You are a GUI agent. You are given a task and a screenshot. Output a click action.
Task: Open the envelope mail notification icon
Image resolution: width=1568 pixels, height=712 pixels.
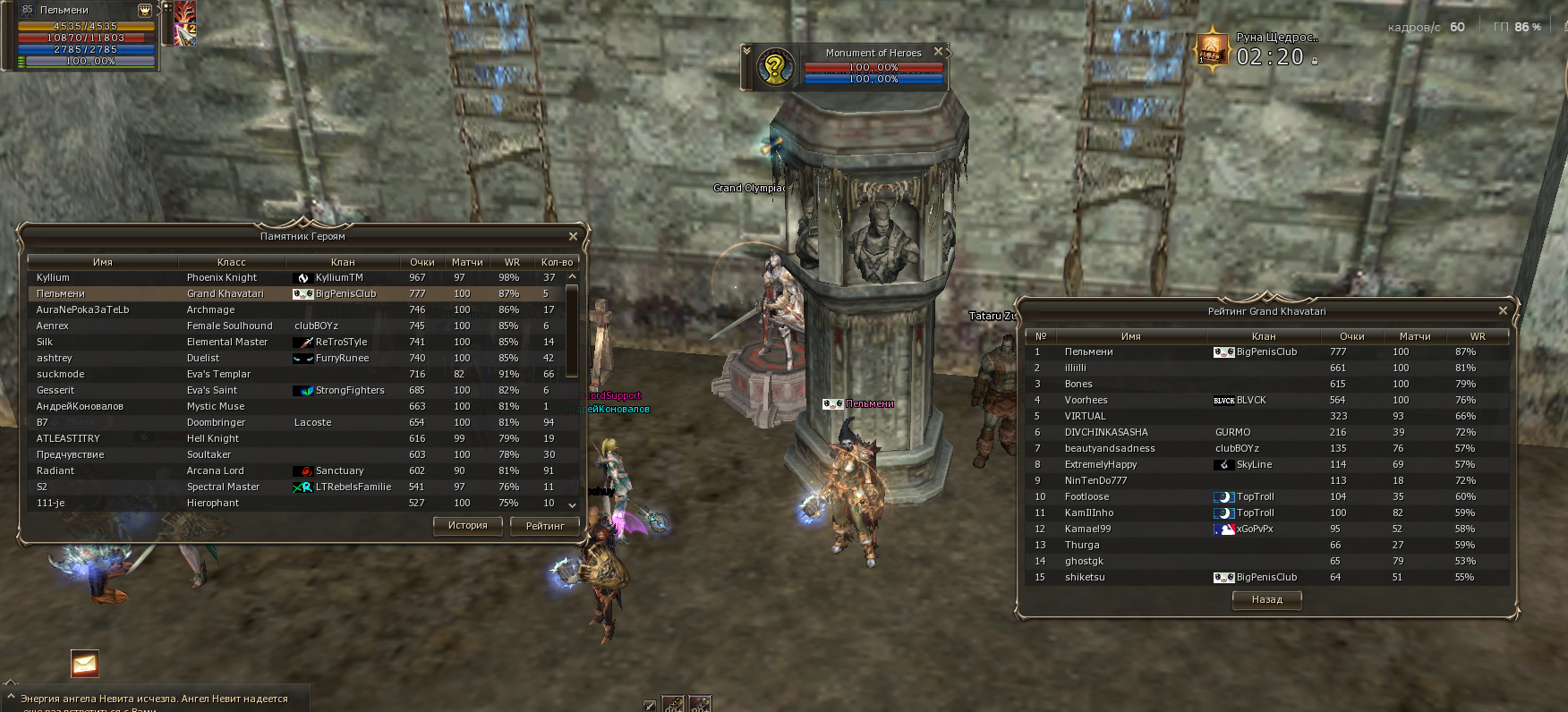(x=84, y=664)
